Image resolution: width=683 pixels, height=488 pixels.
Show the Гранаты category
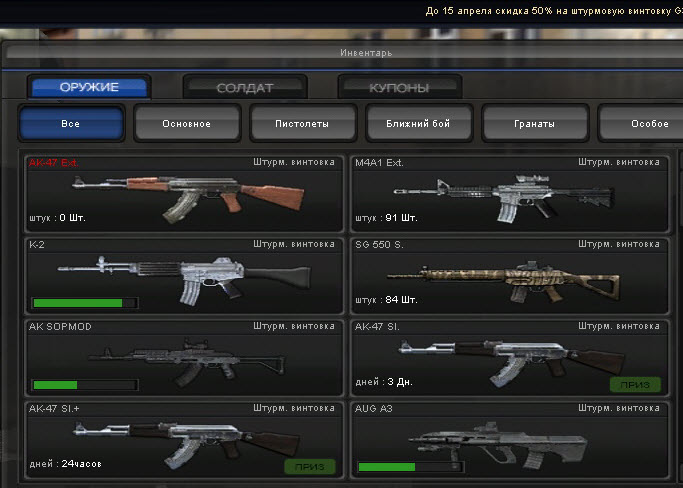point(534,124)
